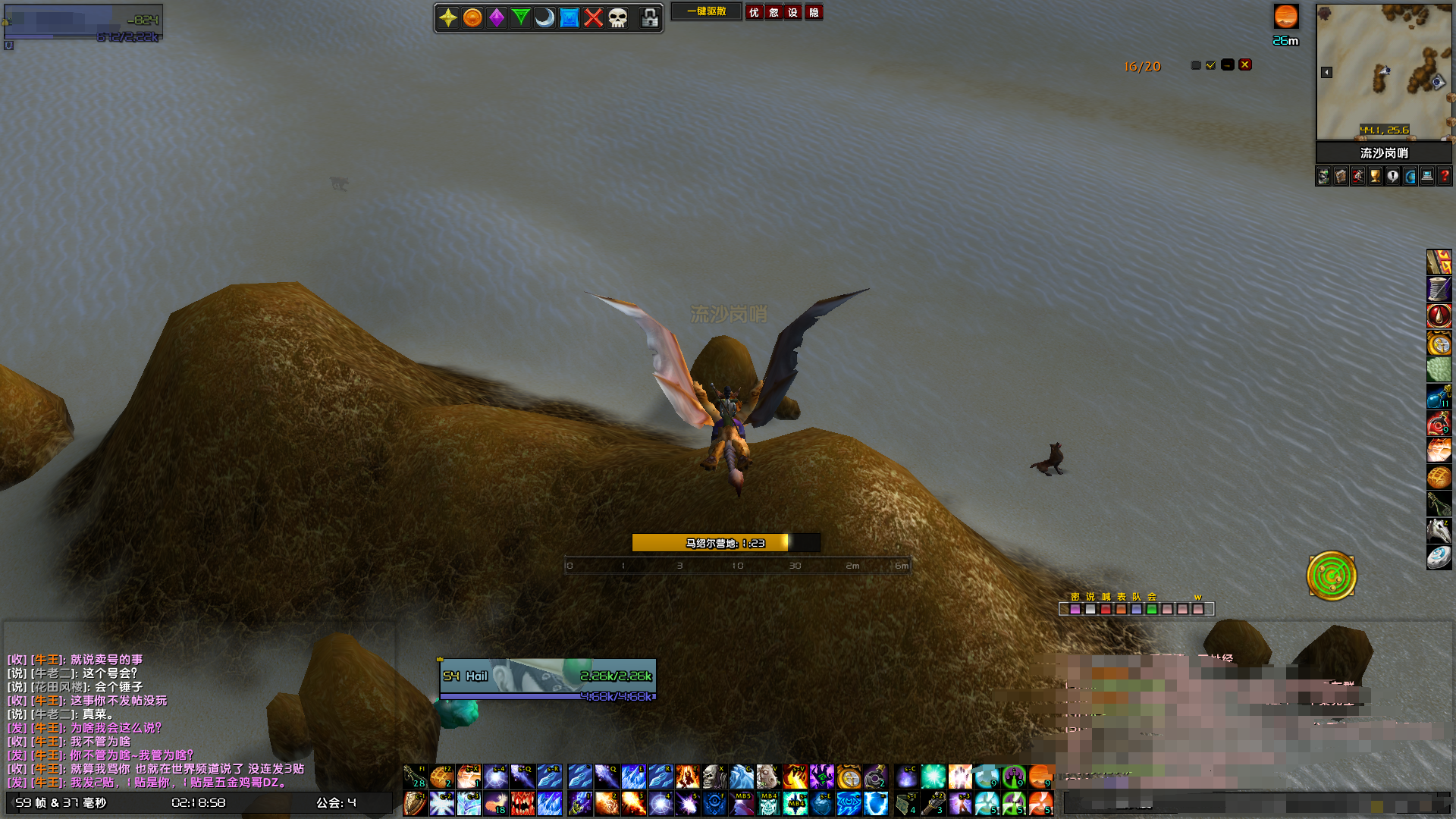The height and width of the screenshot is (819, 1456).
Task: Apply the white skull raid marker
Action: tap(618, 17)
